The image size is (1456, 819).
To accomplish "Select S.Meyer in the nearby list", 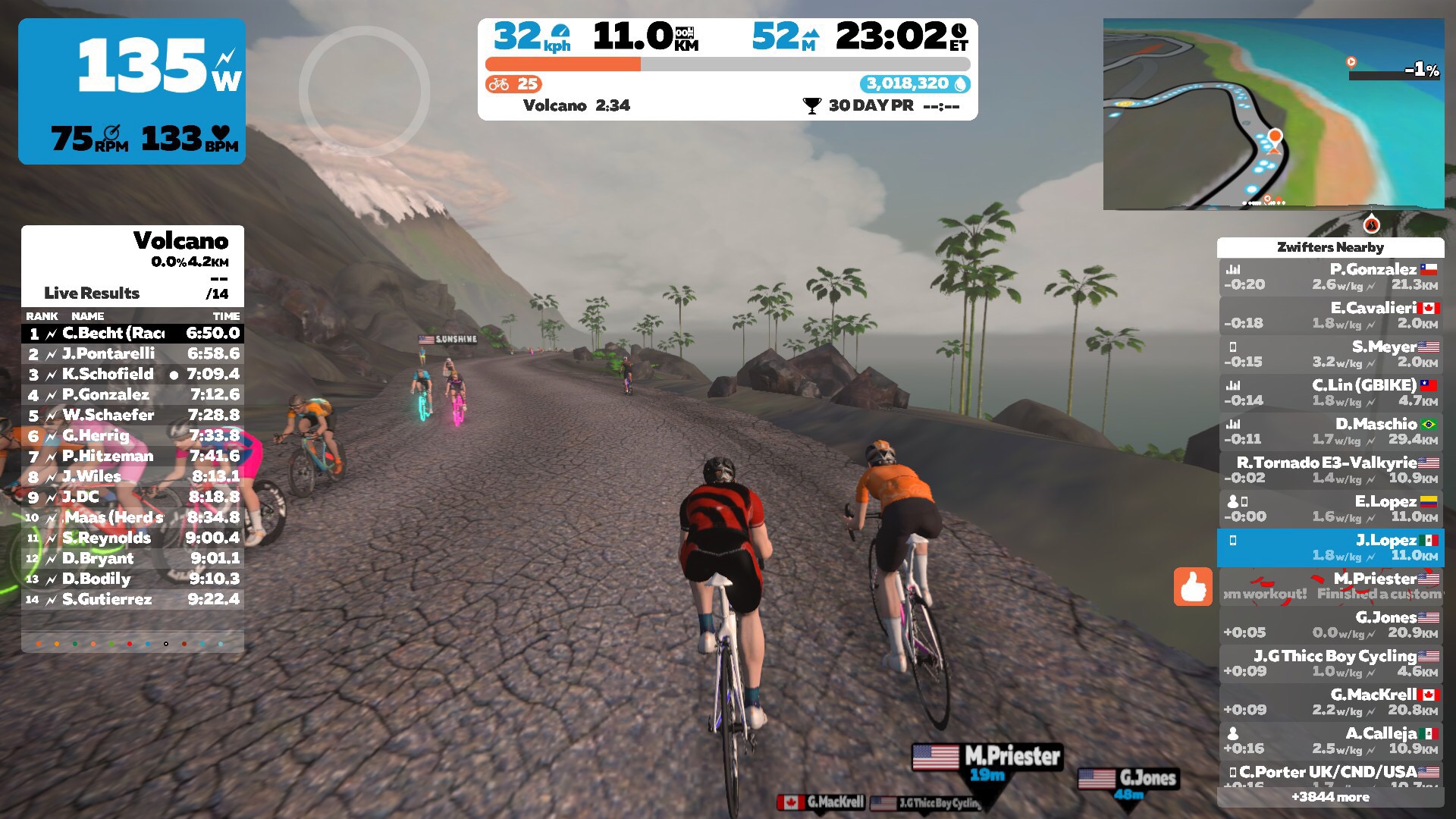I will coord(1331,354).
